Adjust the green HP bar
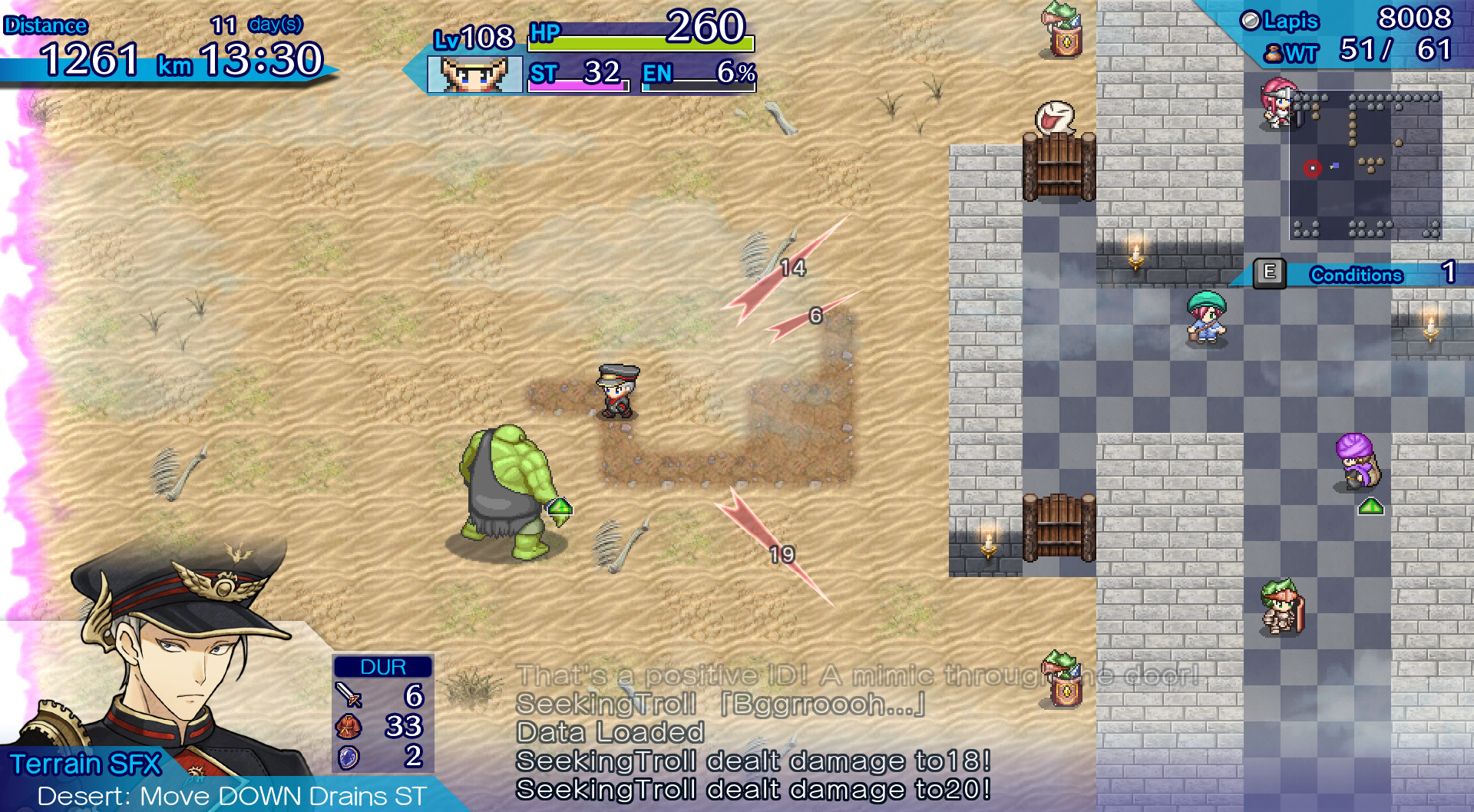This screenshot has height=812, width=1474. [x=641, y=44]
